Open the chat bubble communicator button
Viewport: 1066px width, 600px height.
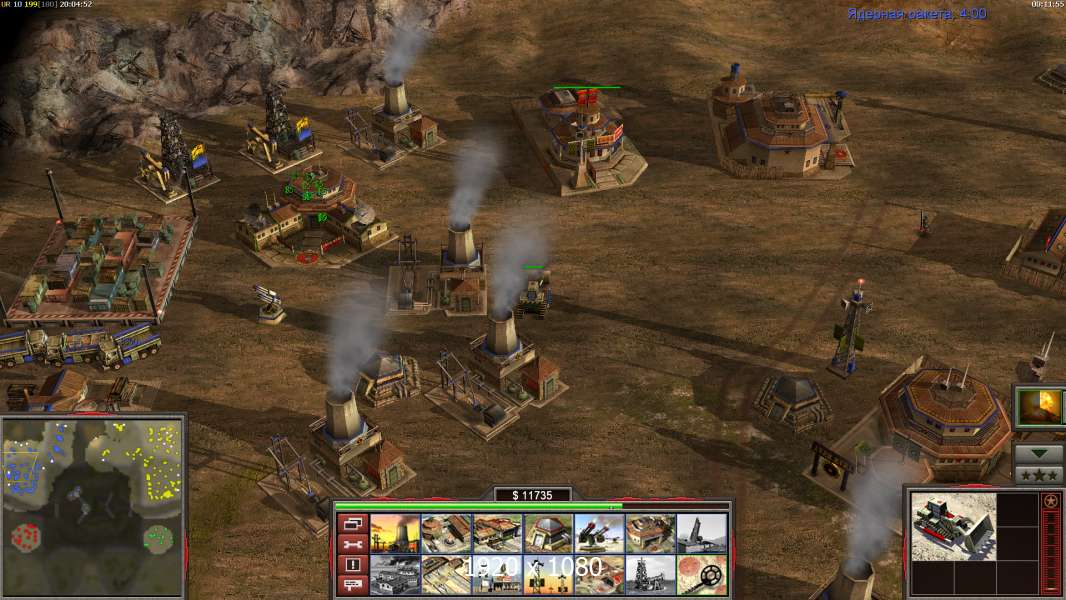click(x=351, y=585)
